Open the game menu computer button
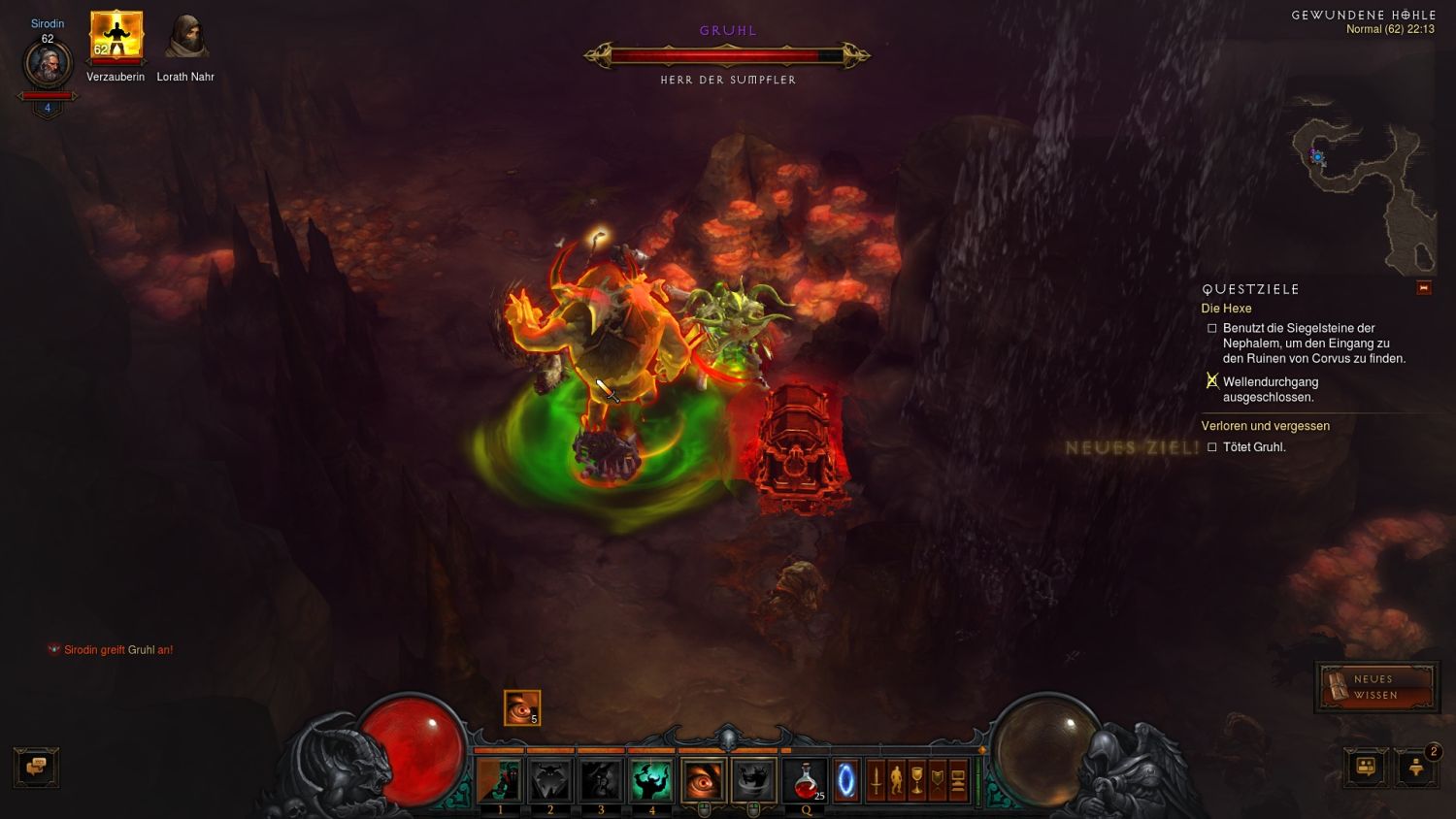Viewport: 1456px width, 819px height. pos(958,780)
